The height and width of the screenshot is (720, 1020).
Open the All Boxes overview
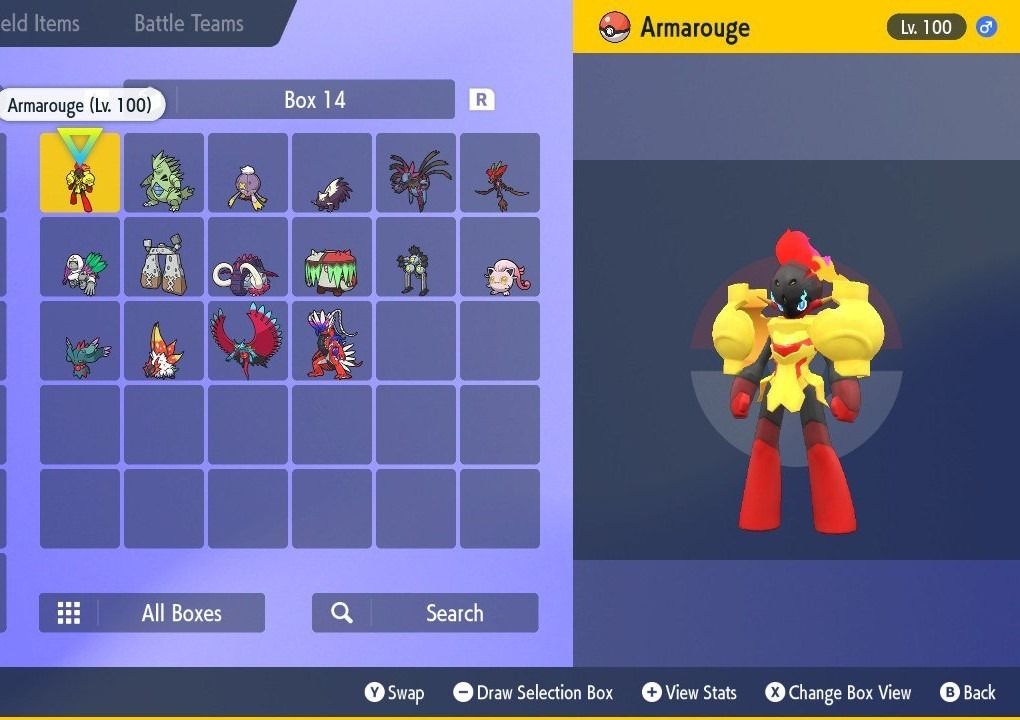click(152, 613)
